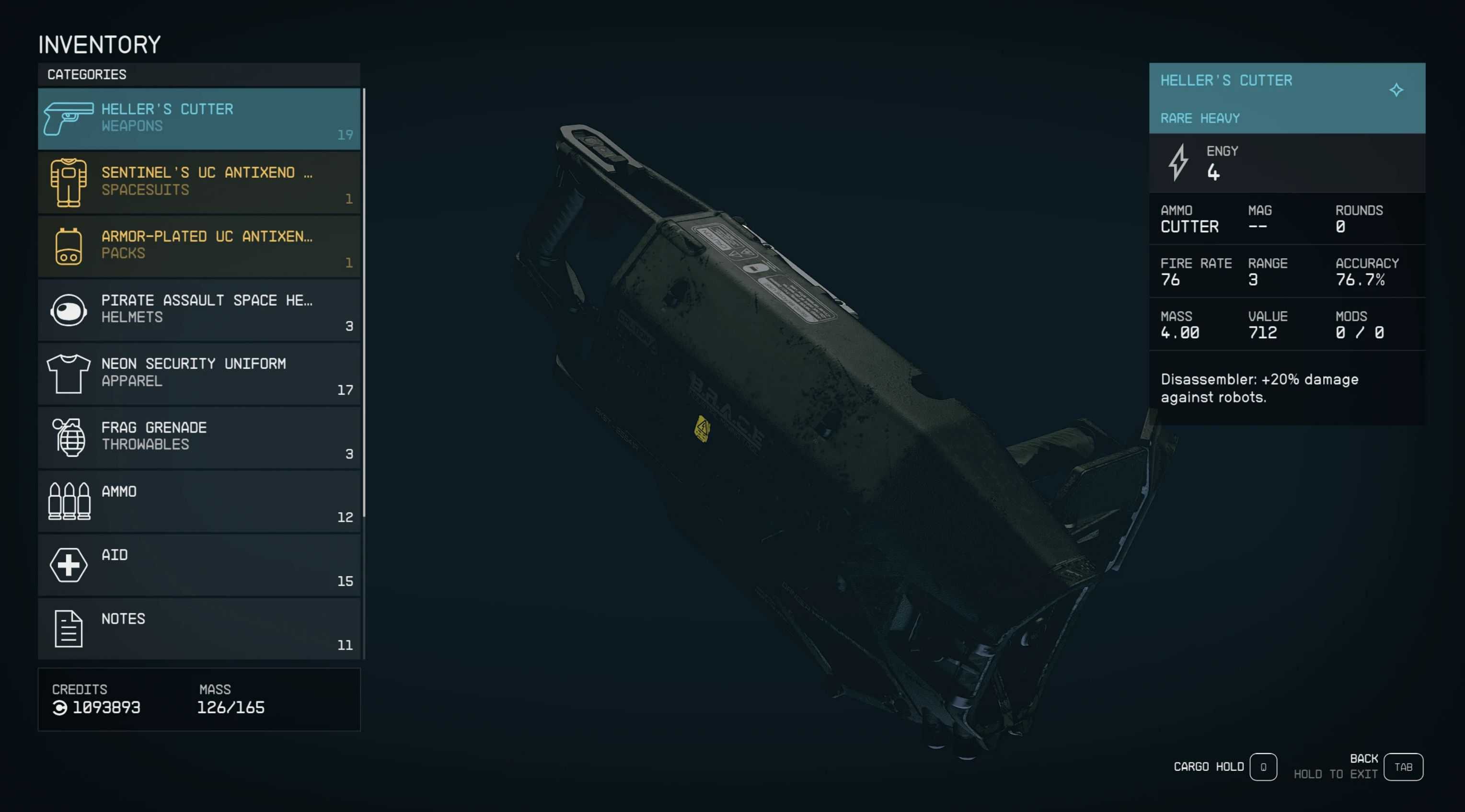Show the Ammo category
This screenshot has width=1465, height=812.
point(198,501)
